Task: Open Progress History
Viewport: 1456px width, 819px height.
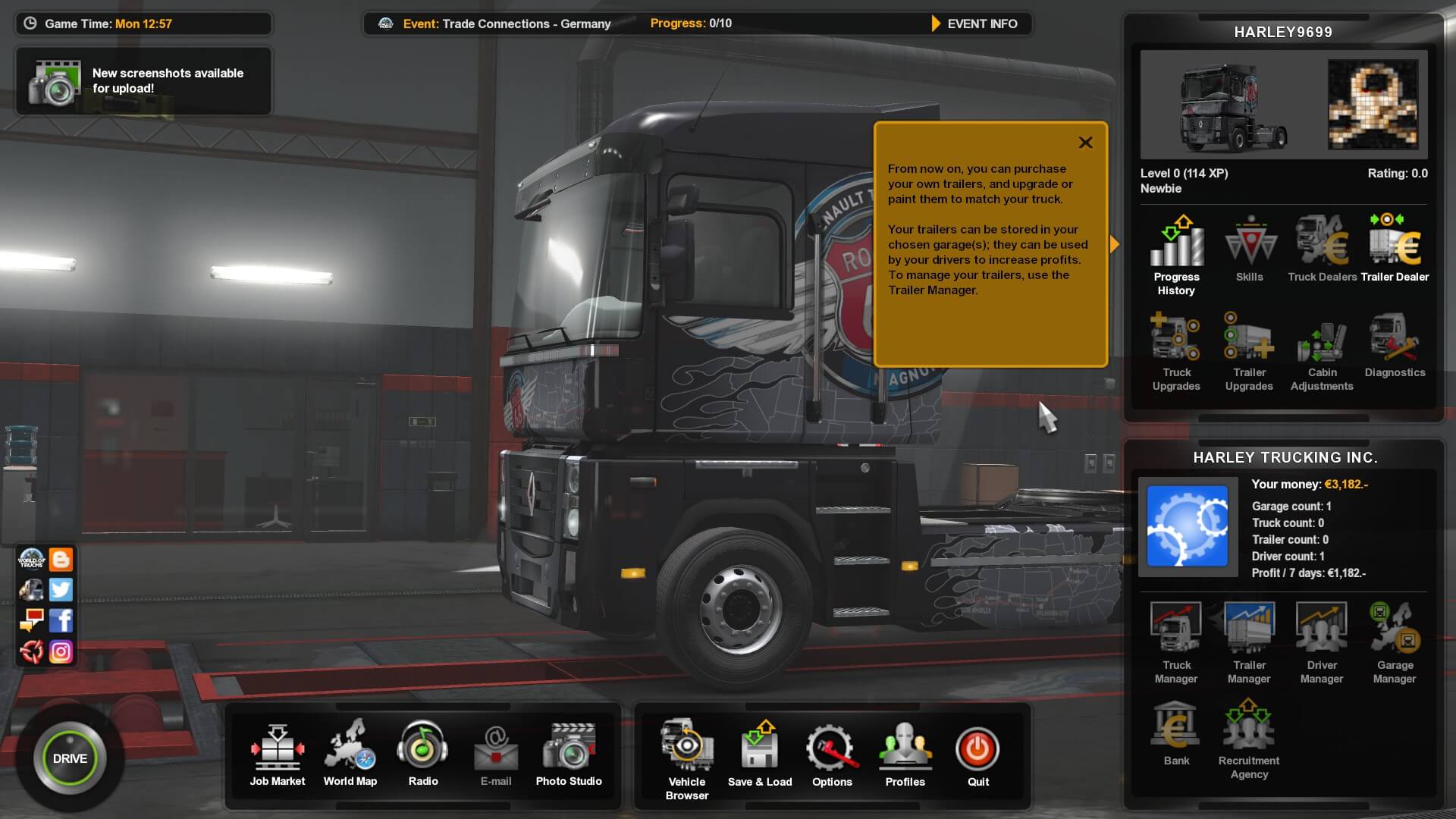Action: pyautogui.click(x=1176, y=256)
